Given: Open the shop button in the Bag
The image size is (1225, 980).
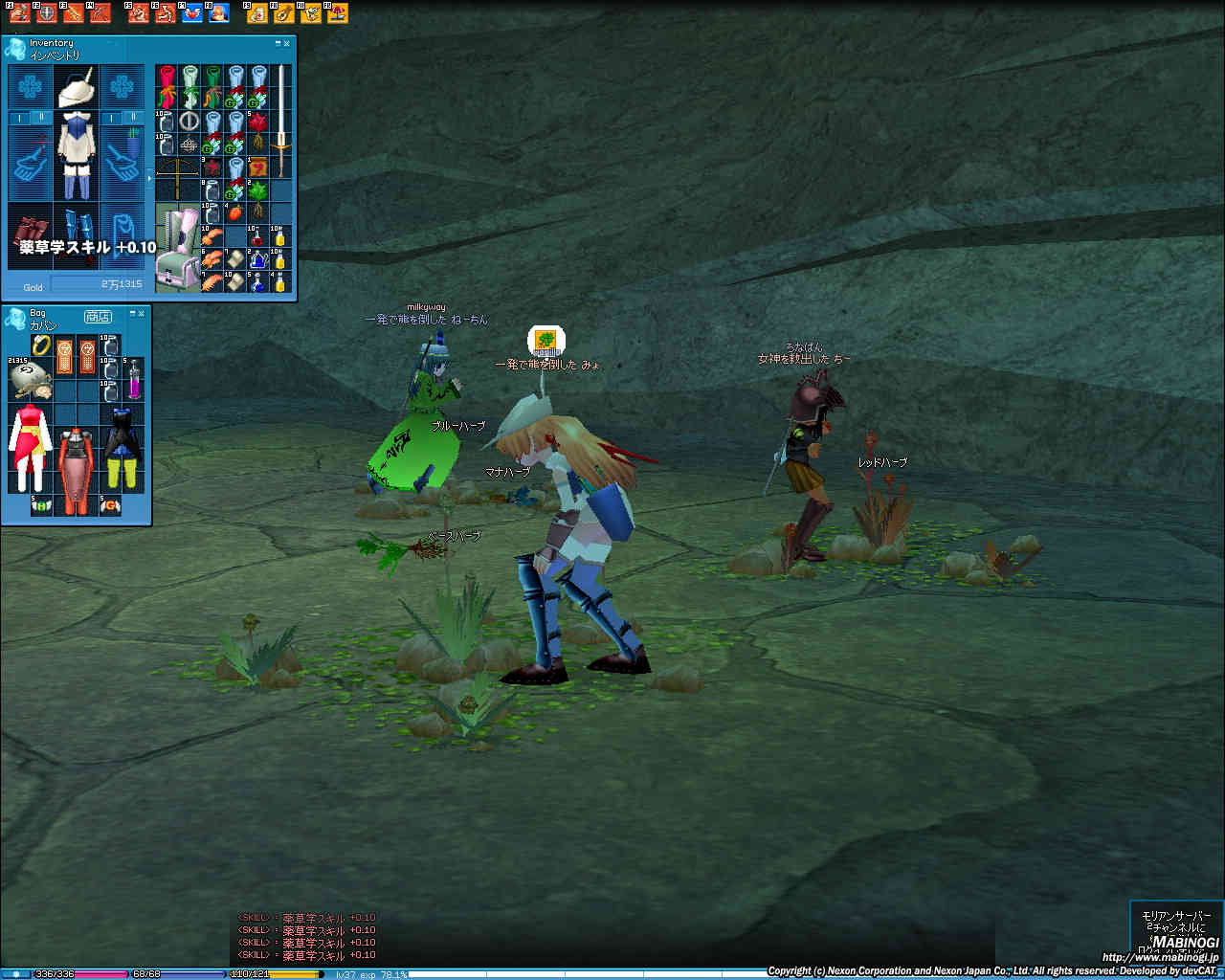Looking at the screenshot, I should point(98,316).
